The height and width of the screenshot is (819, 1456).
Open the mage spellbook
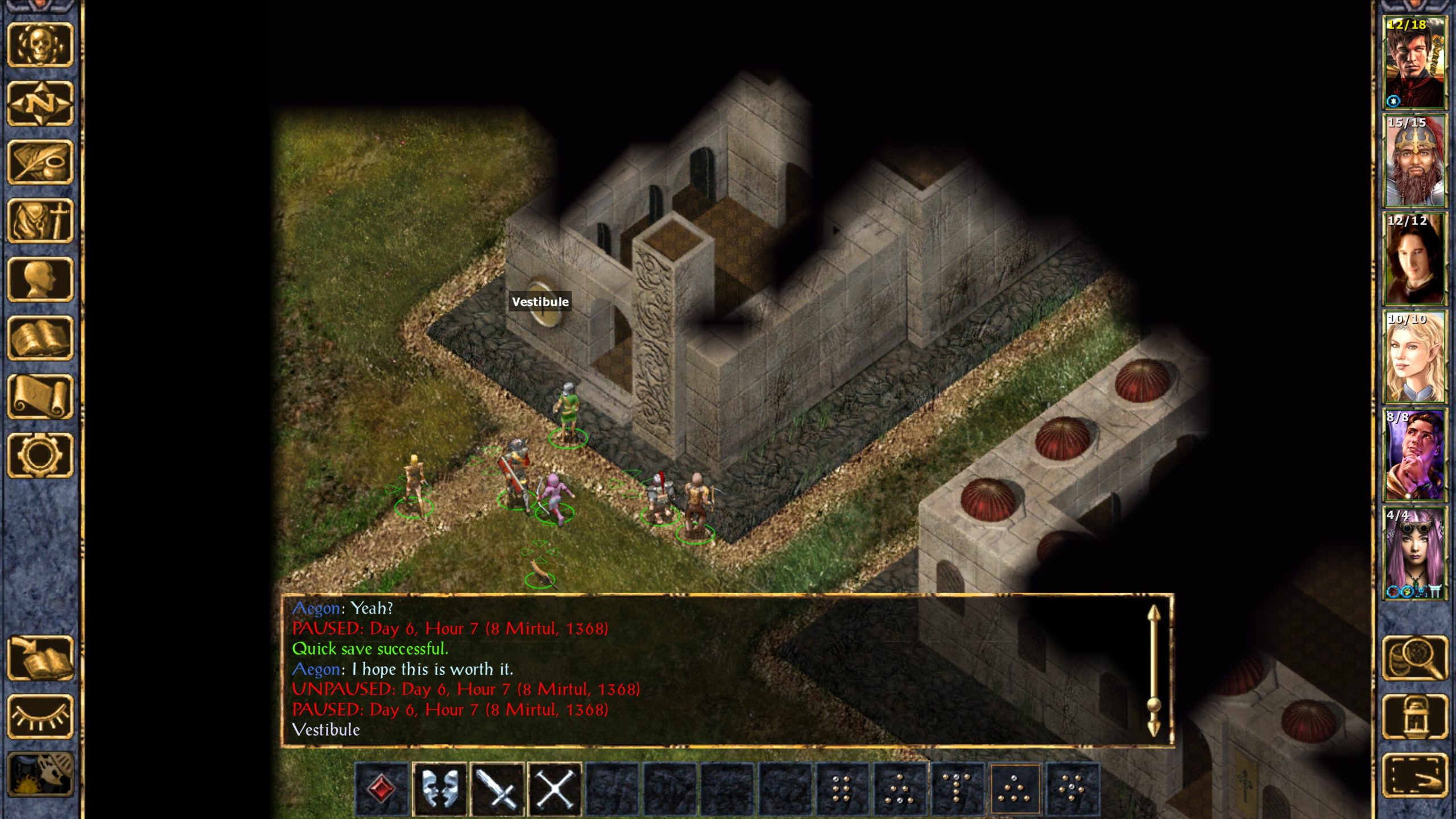coord(40,338)
